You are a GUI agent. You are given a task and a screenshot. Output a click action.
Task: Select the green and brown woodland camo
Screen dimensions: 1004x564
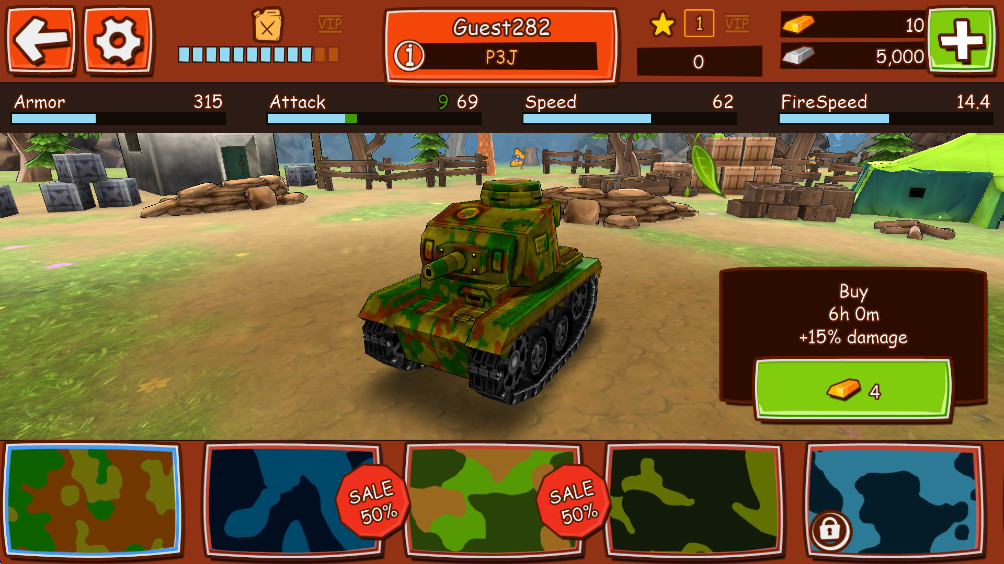coord(92,500)
